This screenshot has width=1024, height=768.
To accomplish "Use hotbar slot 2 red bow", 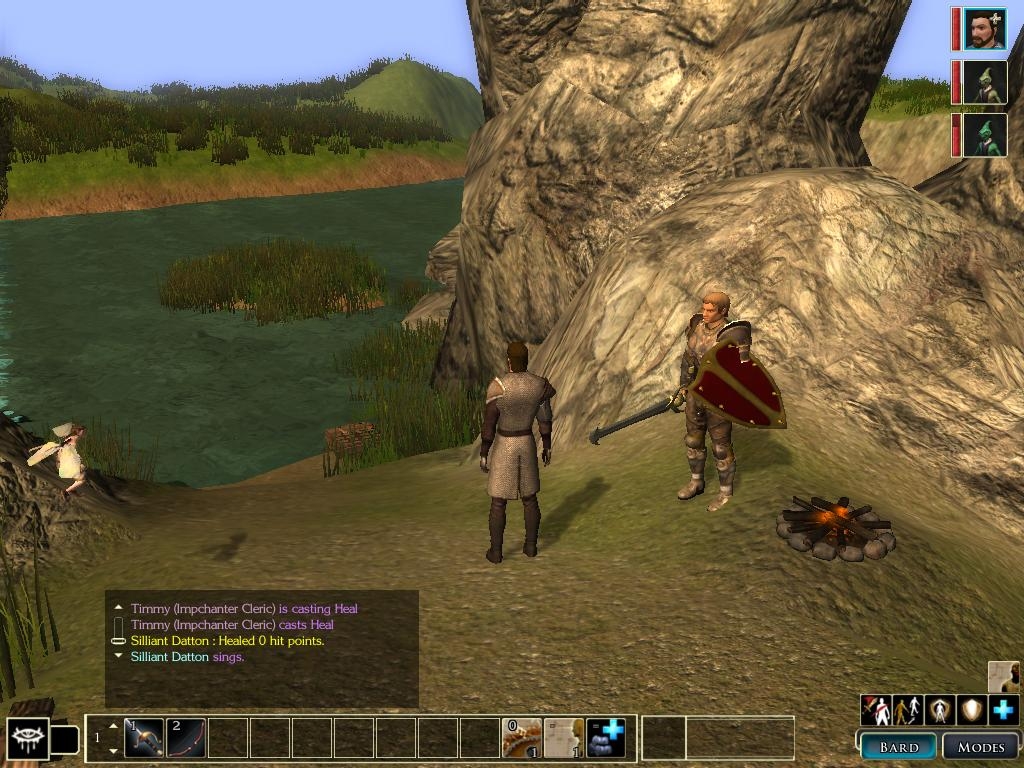I will pos(186,738).
